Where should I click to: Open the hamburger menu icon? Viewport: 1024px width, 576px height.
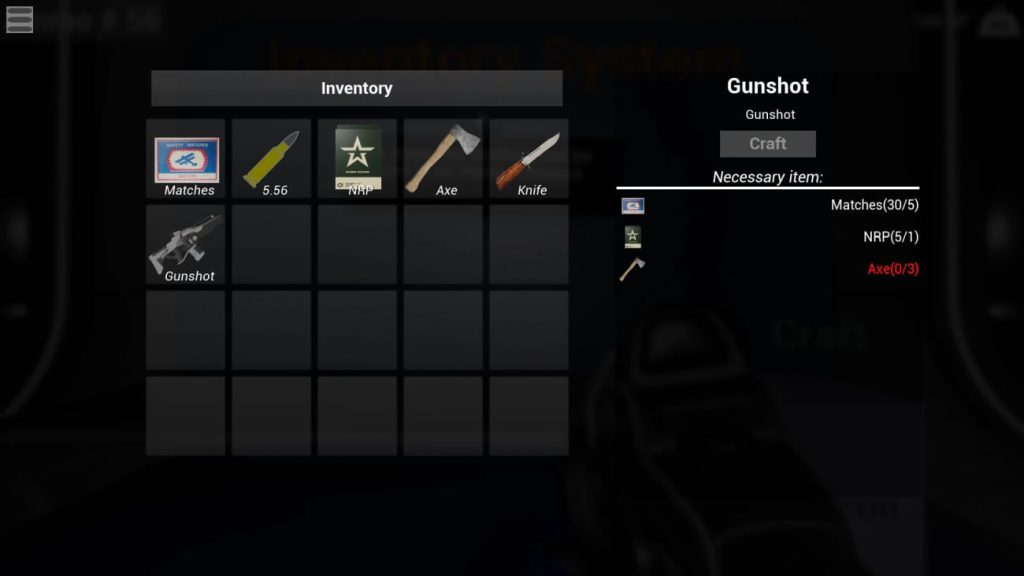[19, 19]
